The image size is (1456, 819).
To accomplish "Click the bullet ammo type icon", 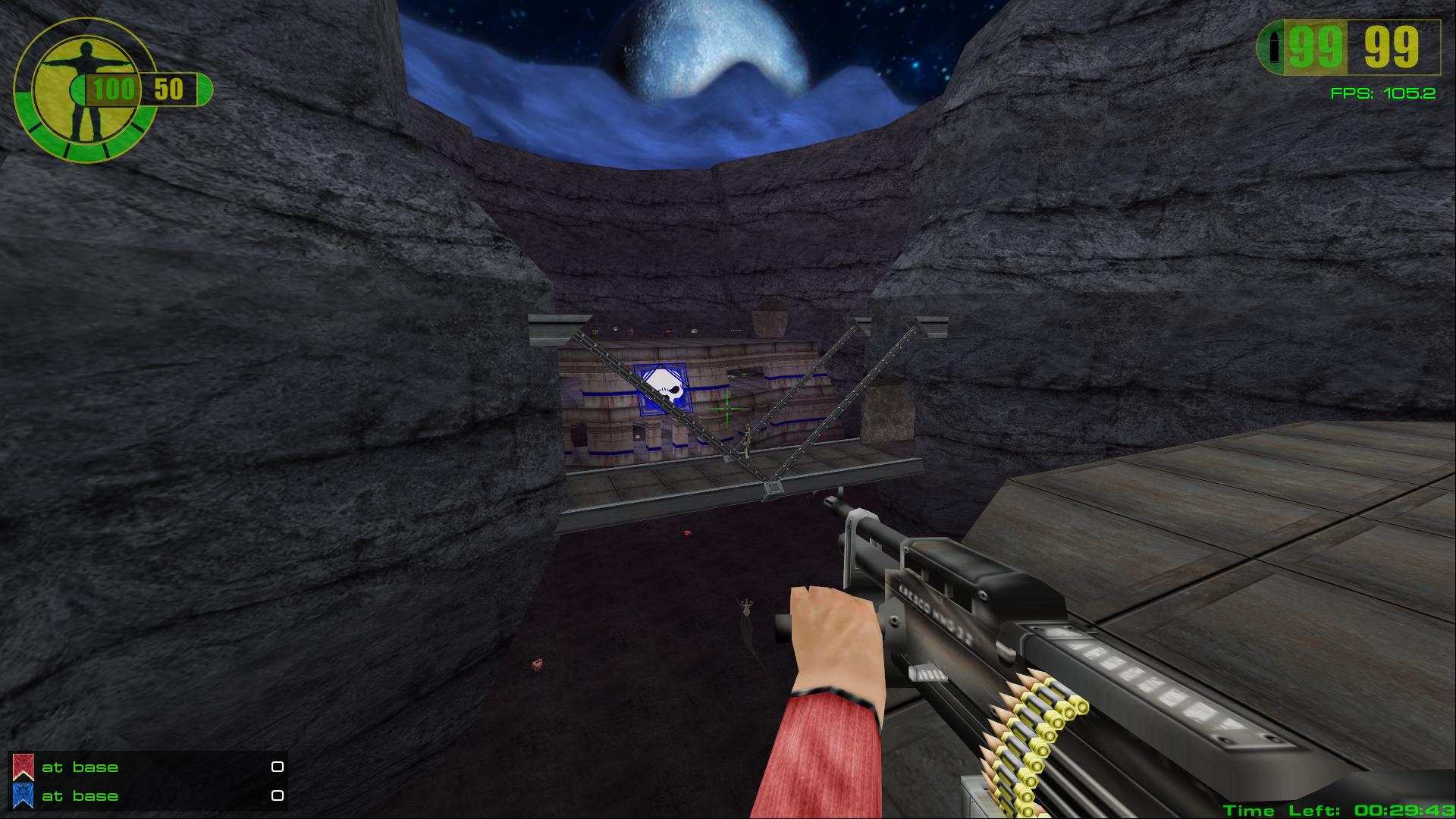I will coord(1274,48).
